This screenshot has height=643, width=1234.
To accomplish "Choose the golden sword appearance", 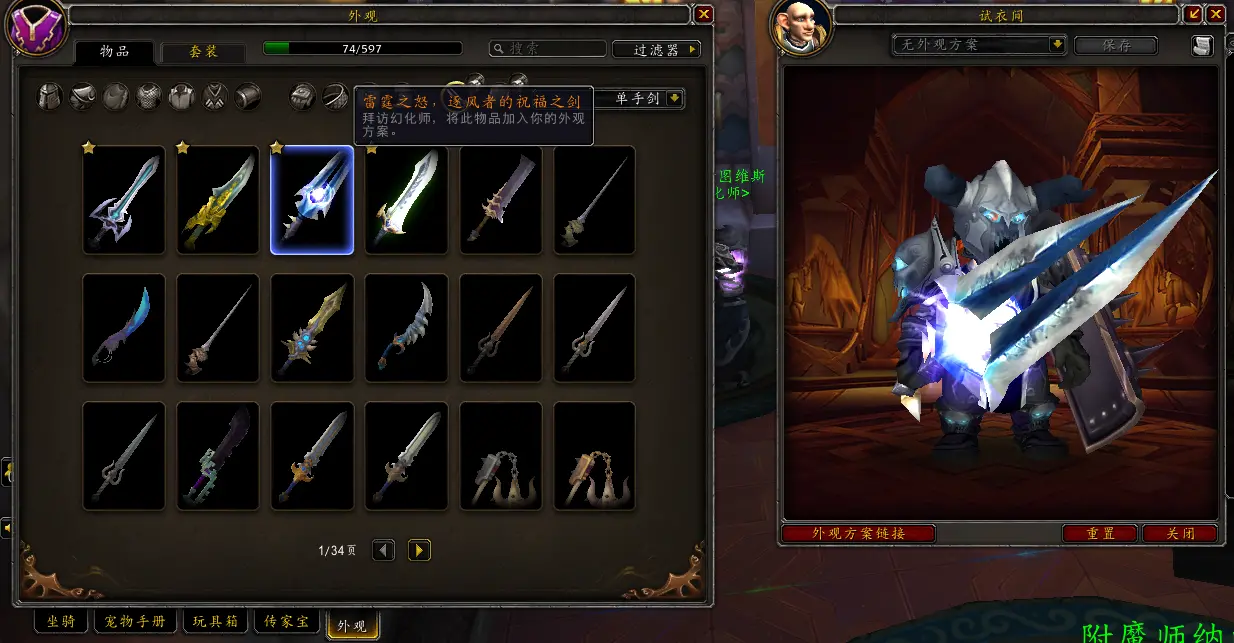I will click(x=218, y=200).
